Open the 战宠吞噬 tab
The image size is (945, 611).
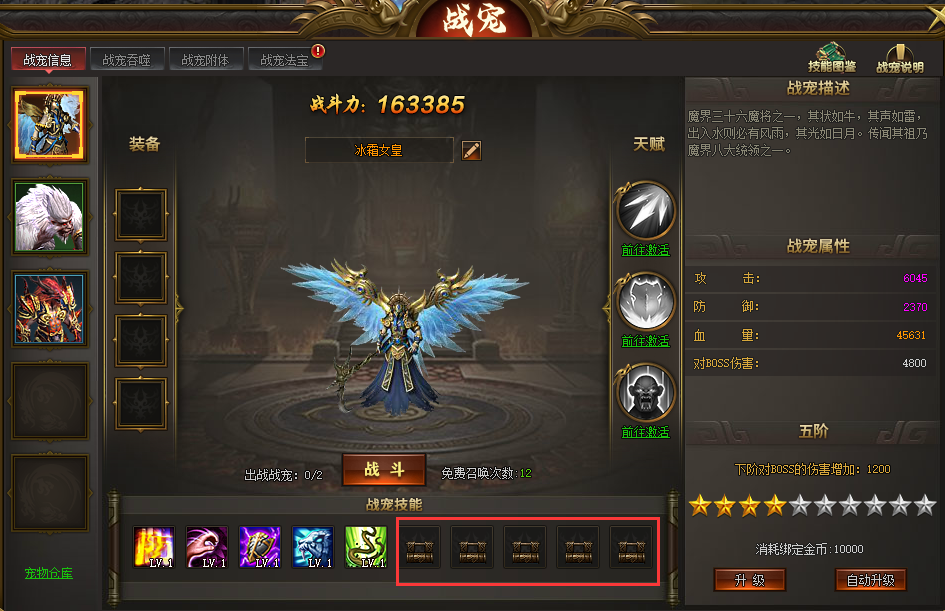126,60
